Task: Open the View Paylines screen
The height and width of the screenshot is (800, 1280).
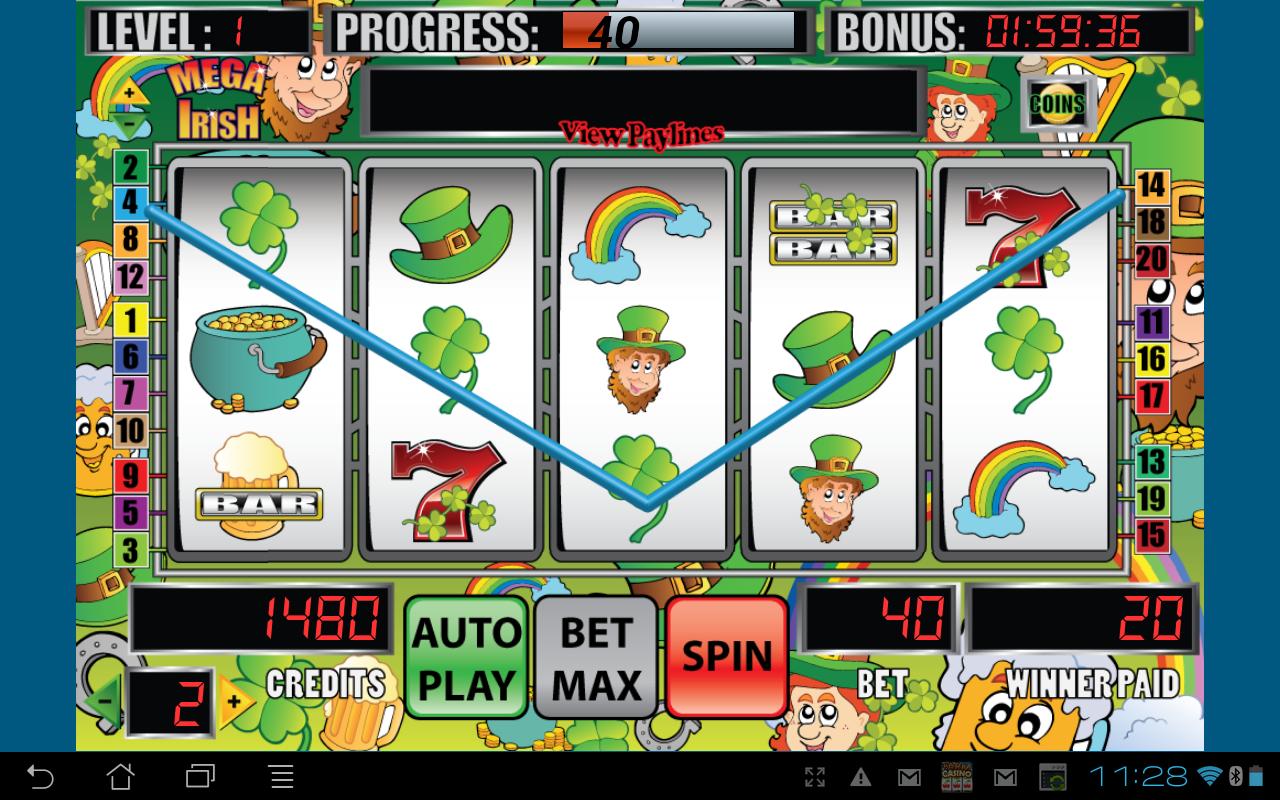Action: pos(641,133)
